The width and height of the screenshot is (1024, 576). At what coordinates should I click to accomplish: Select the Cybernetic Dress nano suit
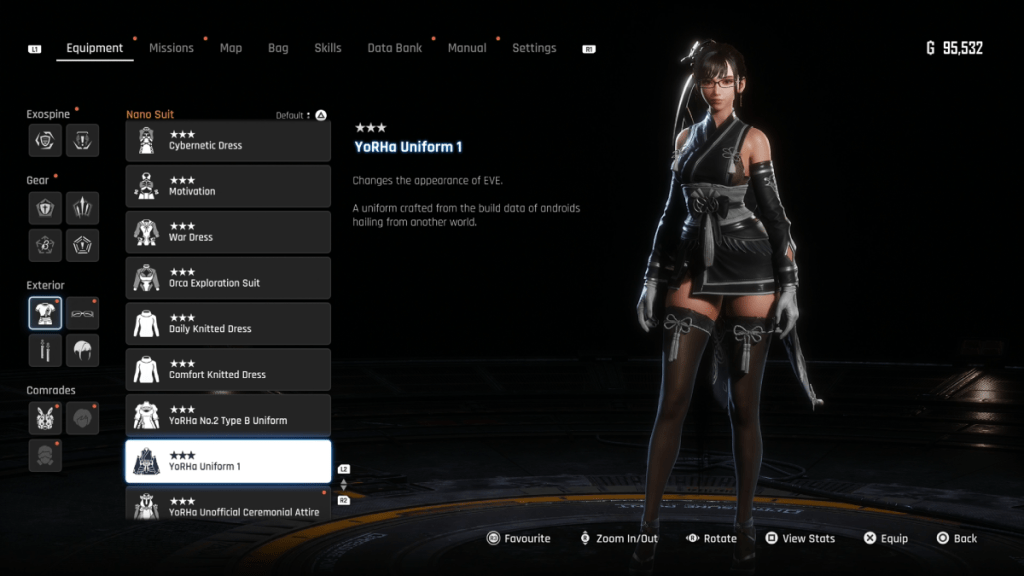click(228, 141)
